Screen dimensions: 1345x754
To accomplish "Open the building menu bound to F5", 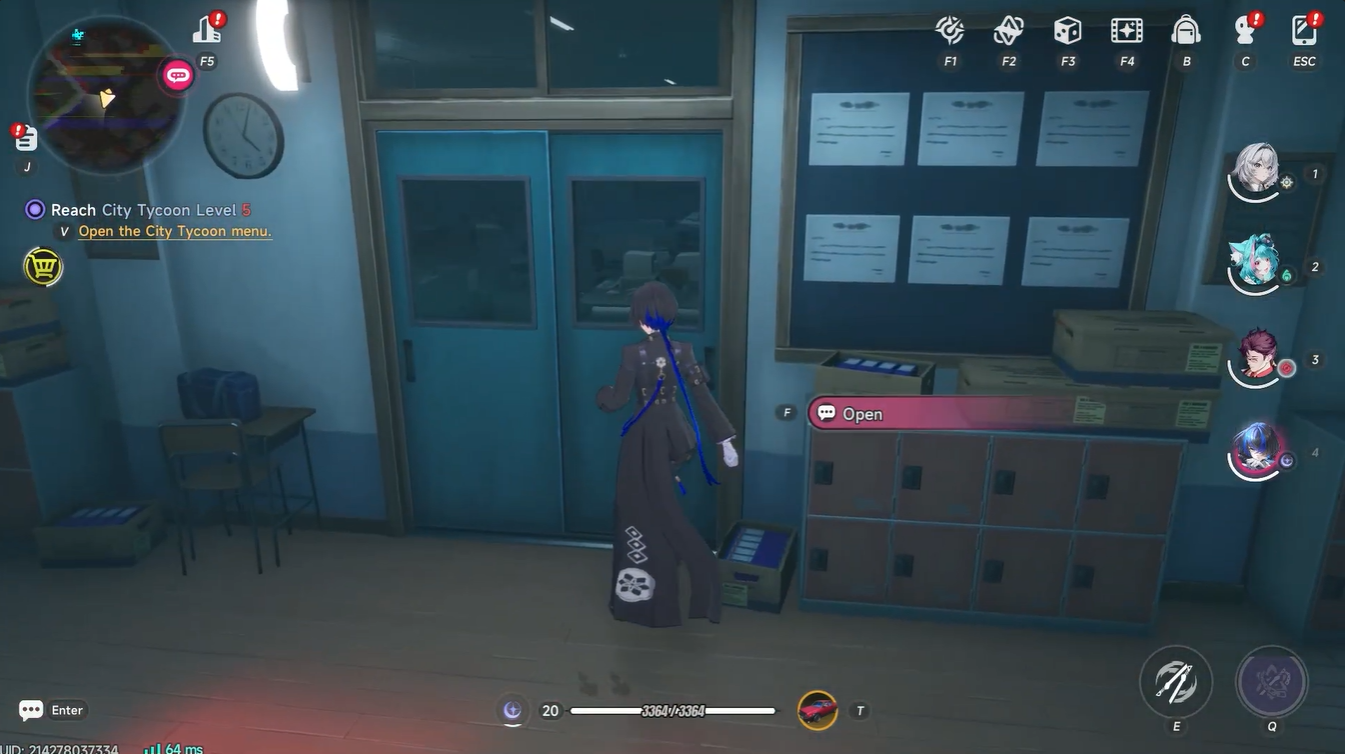I will pyautogui.click(x=206, y=30).
